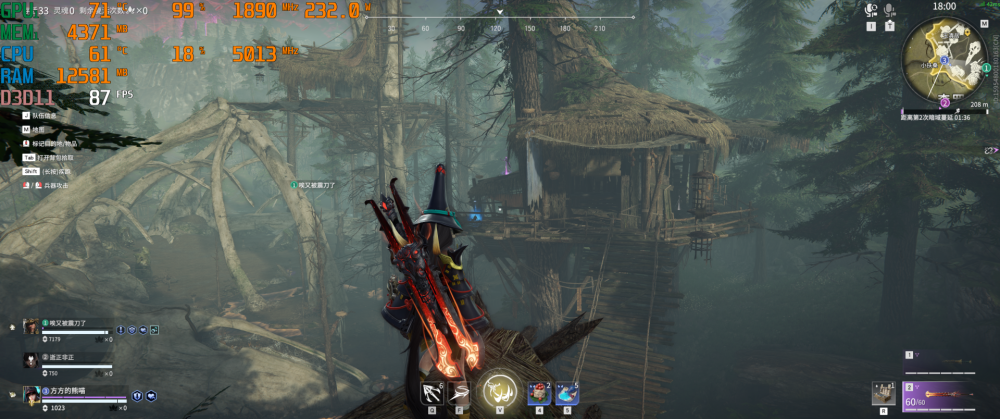Use the dash slash skill icon
Image resolution: width=1000 pixels, height=419 pixels.
click(460, 392)
